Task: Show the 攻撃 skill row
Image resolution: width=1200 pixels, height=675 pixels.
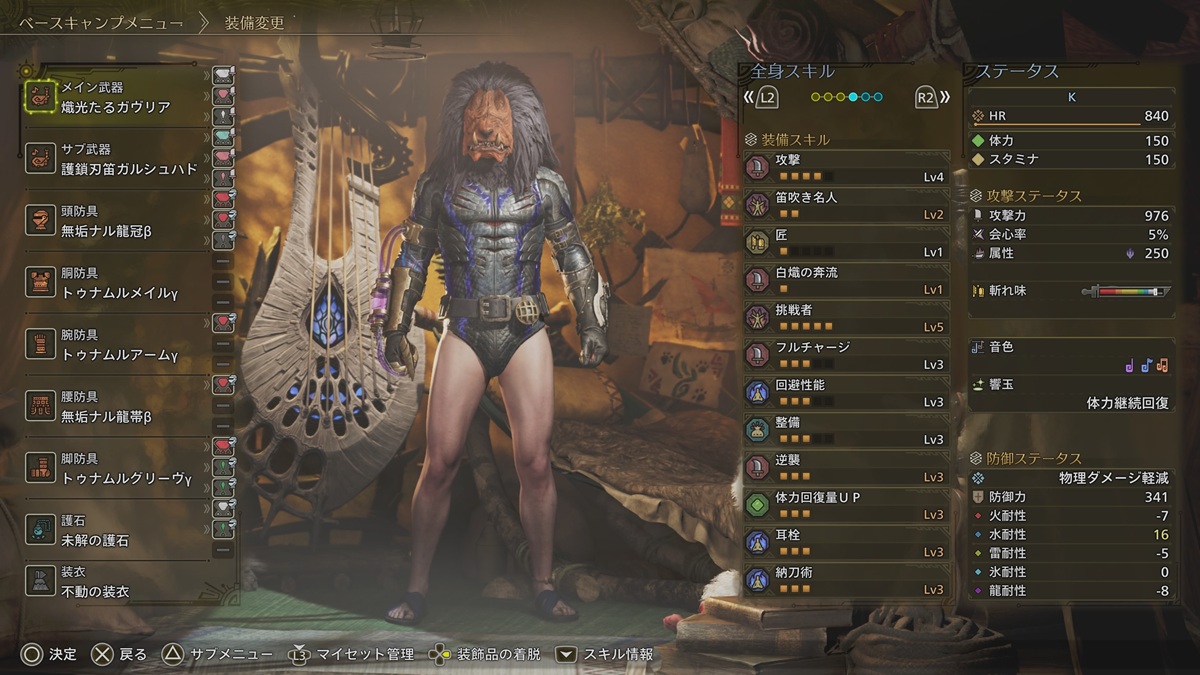Action: pyautogui.click(x=846, y=167)
